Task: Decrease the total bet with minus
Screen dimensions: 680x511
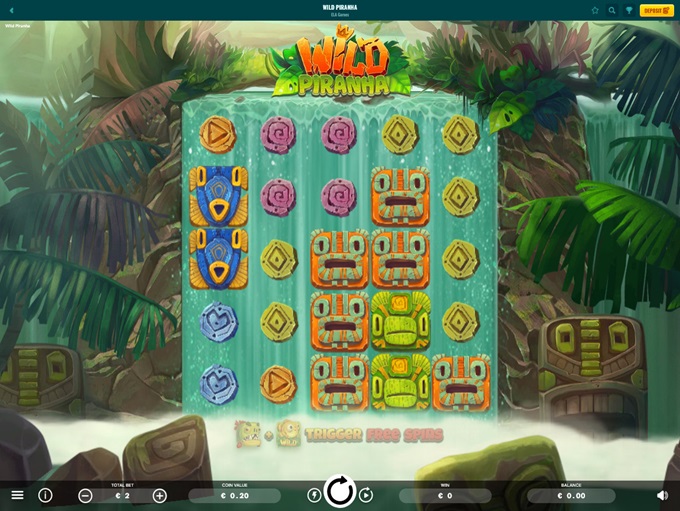Action: coord(85,496)
